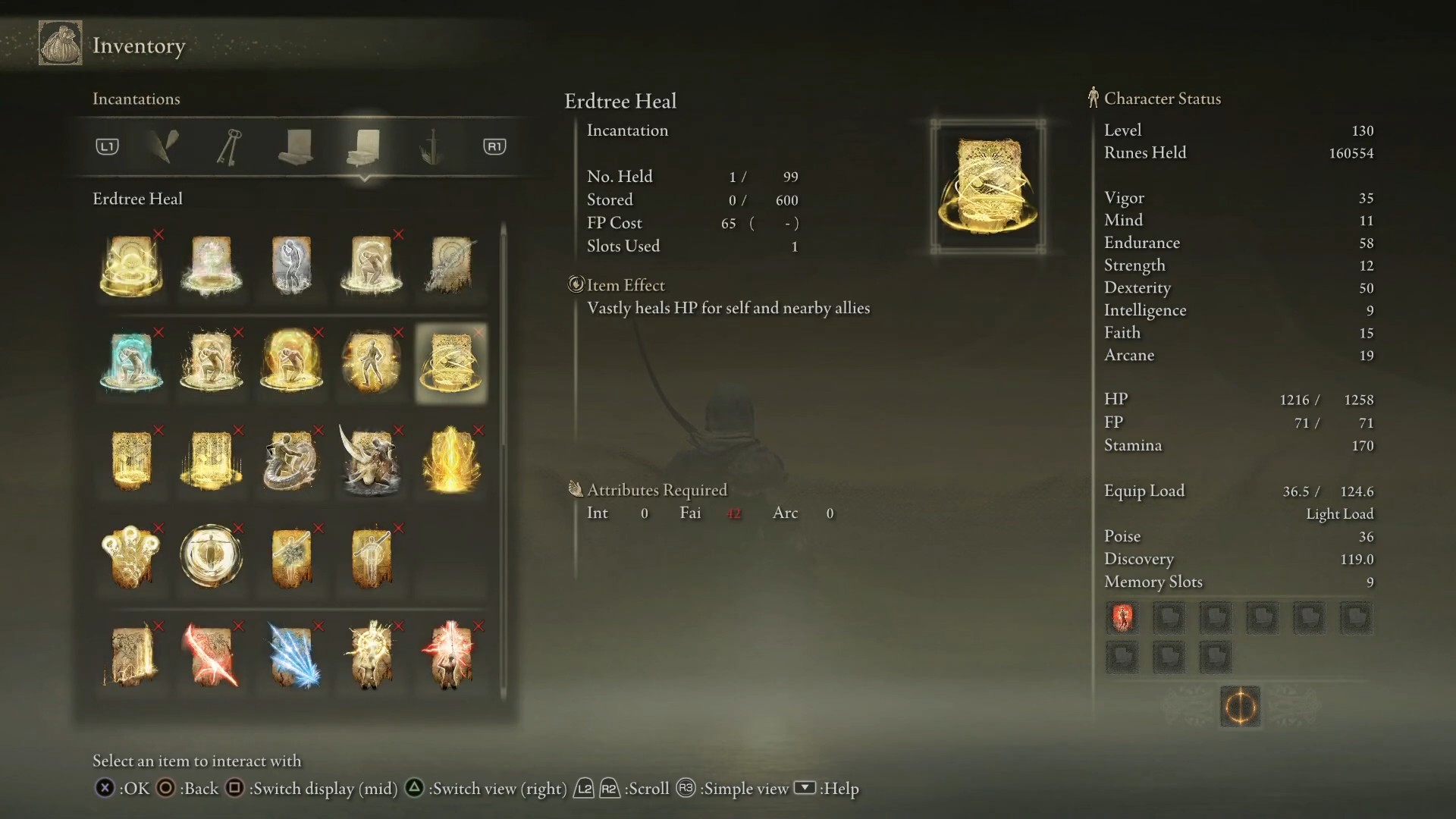Click the Erdtree Heal large preview image
The width and height of the screenshot is (1456, 819).
pyautogui.click(x=987, y=187)
